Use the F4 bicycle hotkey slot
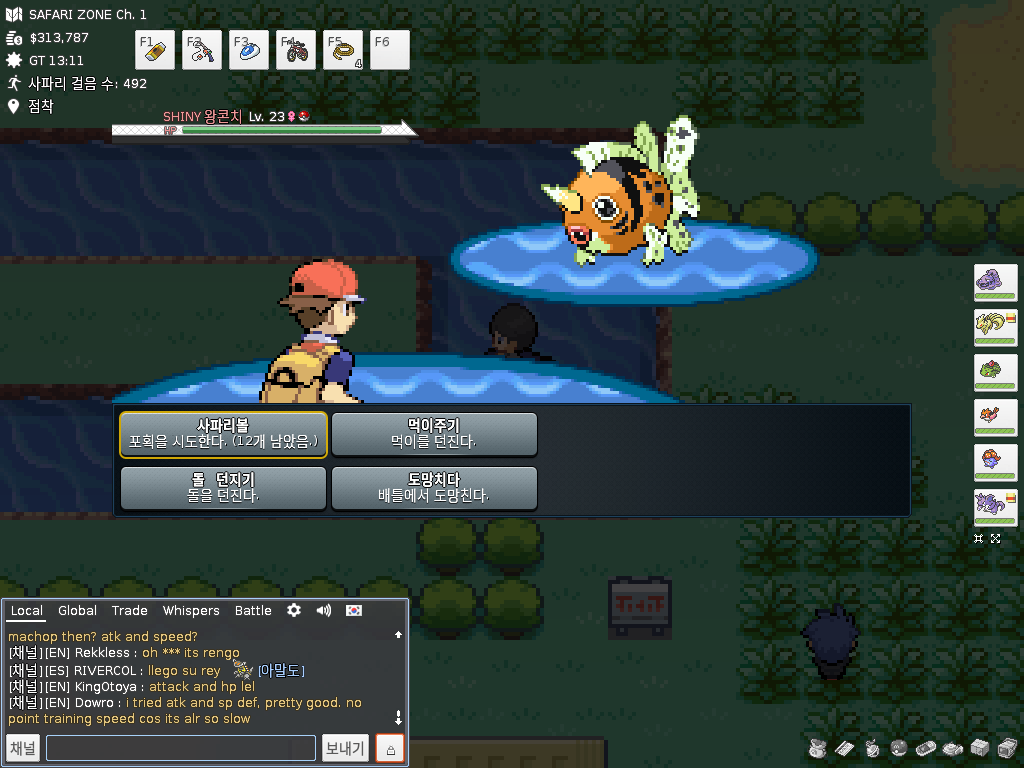This screenshot has width=1024, height=768. click(x=296, y=50)
